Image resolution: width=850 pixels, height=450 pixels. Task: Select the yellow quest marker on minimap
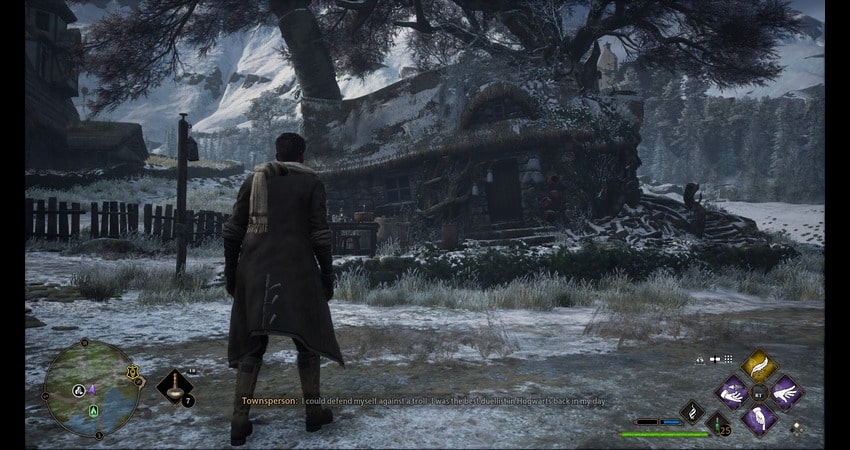pos(131,373)
